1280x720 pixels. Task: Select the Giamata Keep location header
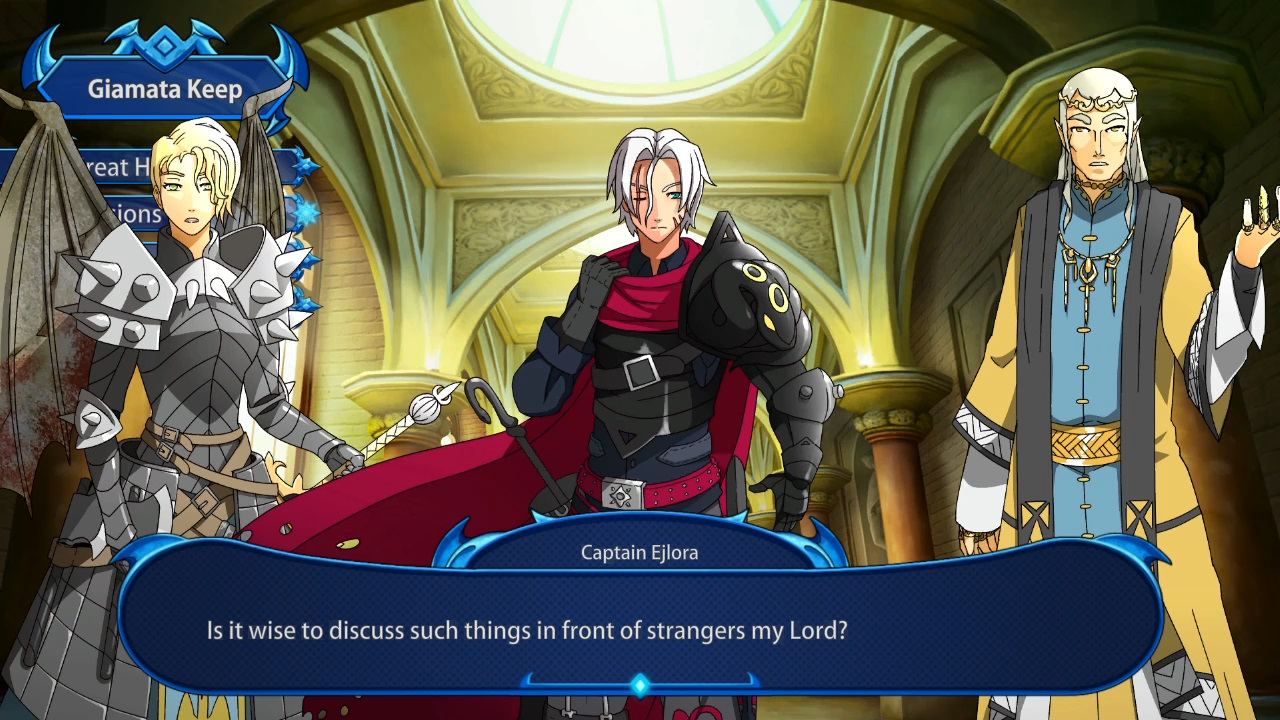pos(165,90)
